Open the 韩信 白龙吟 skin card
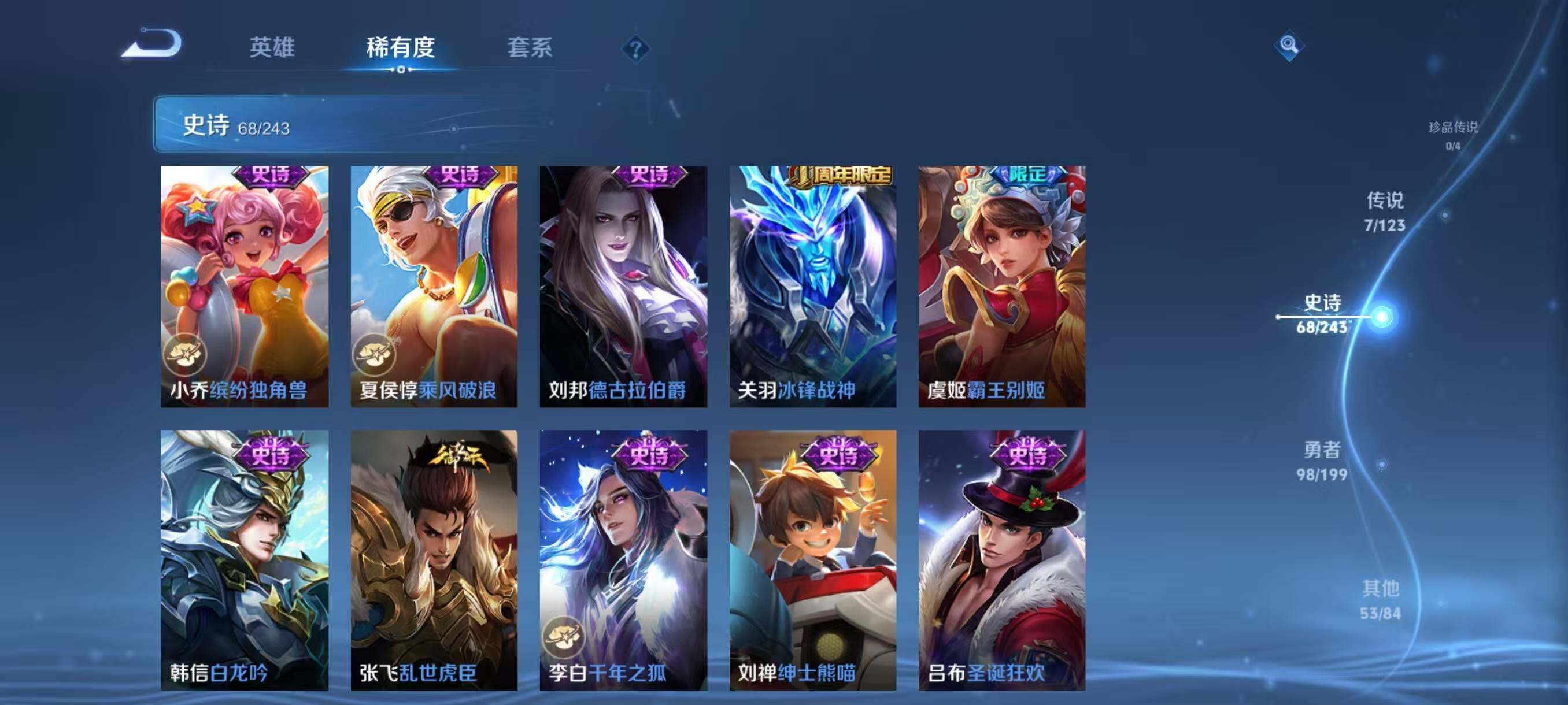Image resolution: width=1568 pixels, height=705 pixels. tap(245, 559)
